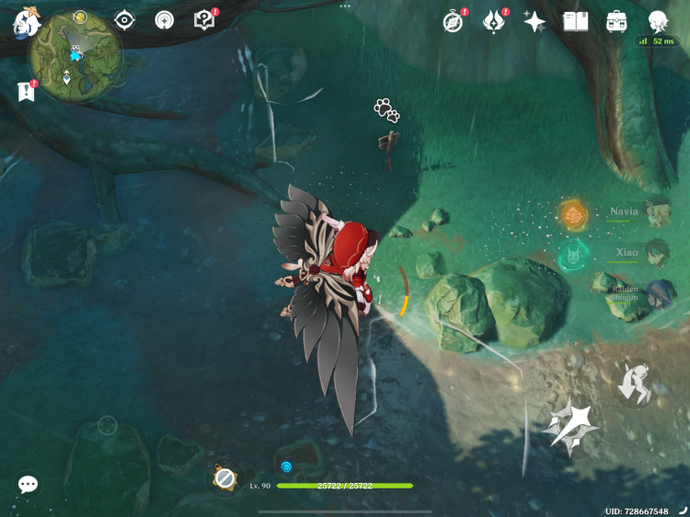Open the character profile head icon
Viewport: 690px width, 517px height.
657,21
